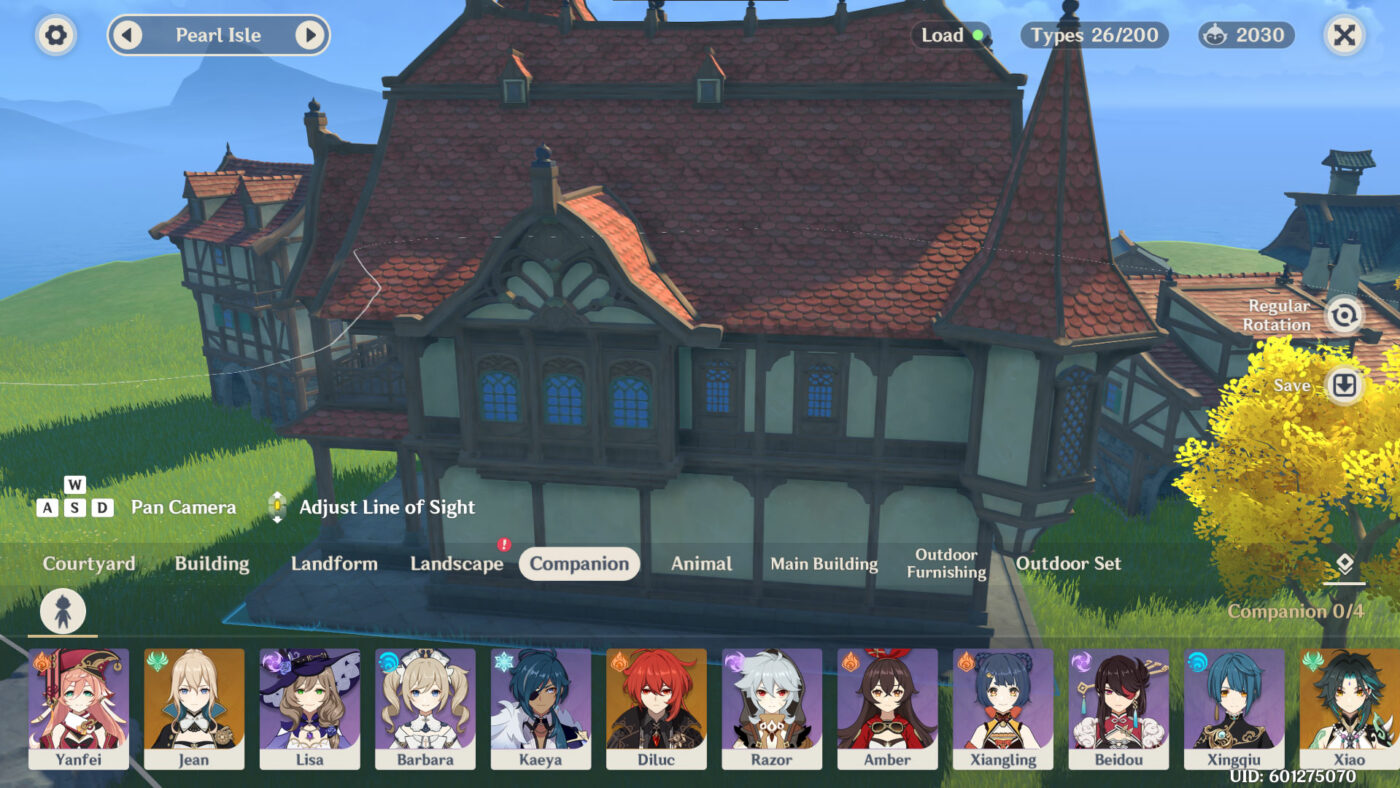Toggle the green Load indicator

[x=977, y=34]
